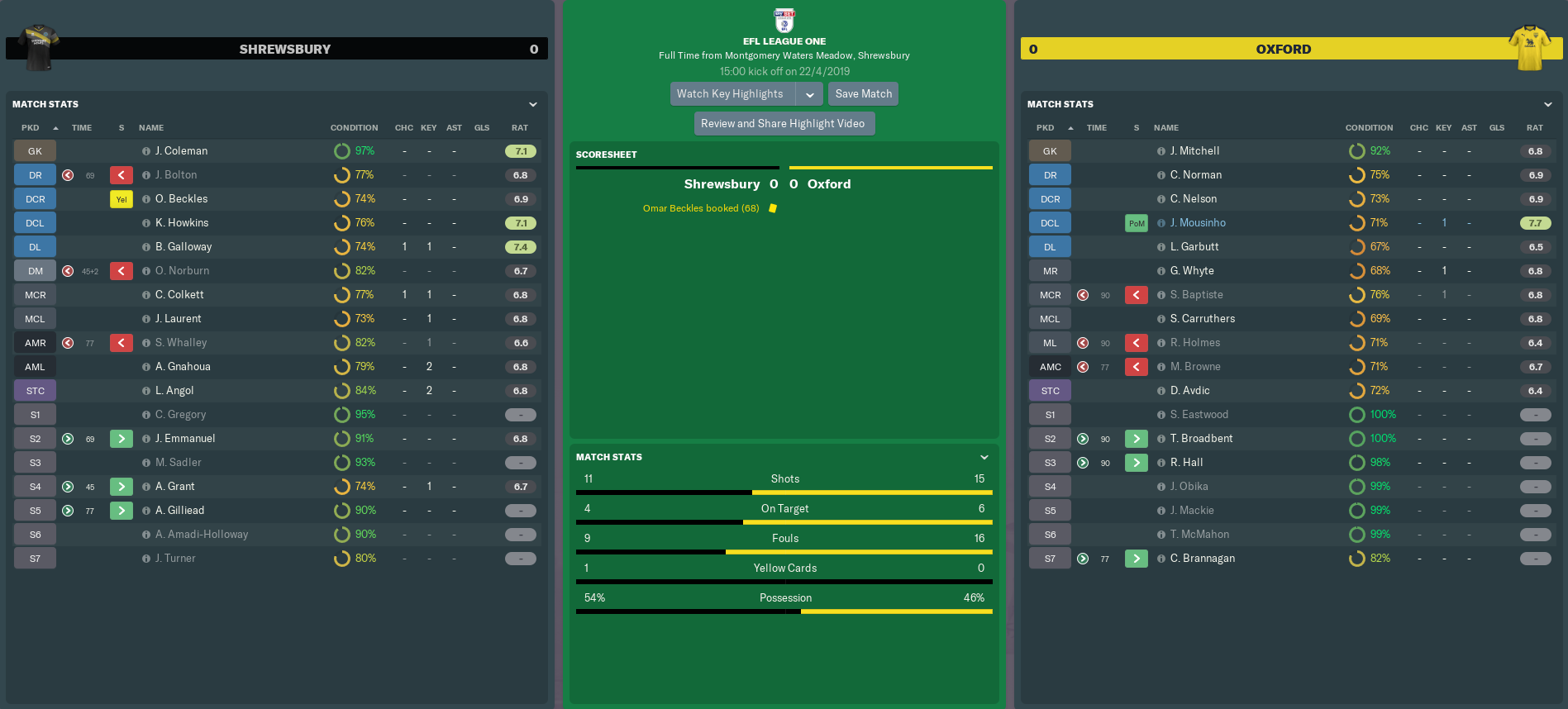The height and width of the screenshot is (709, 1568).
Task: Open J. Mousinho's player profile
Action: [1198, 223]
